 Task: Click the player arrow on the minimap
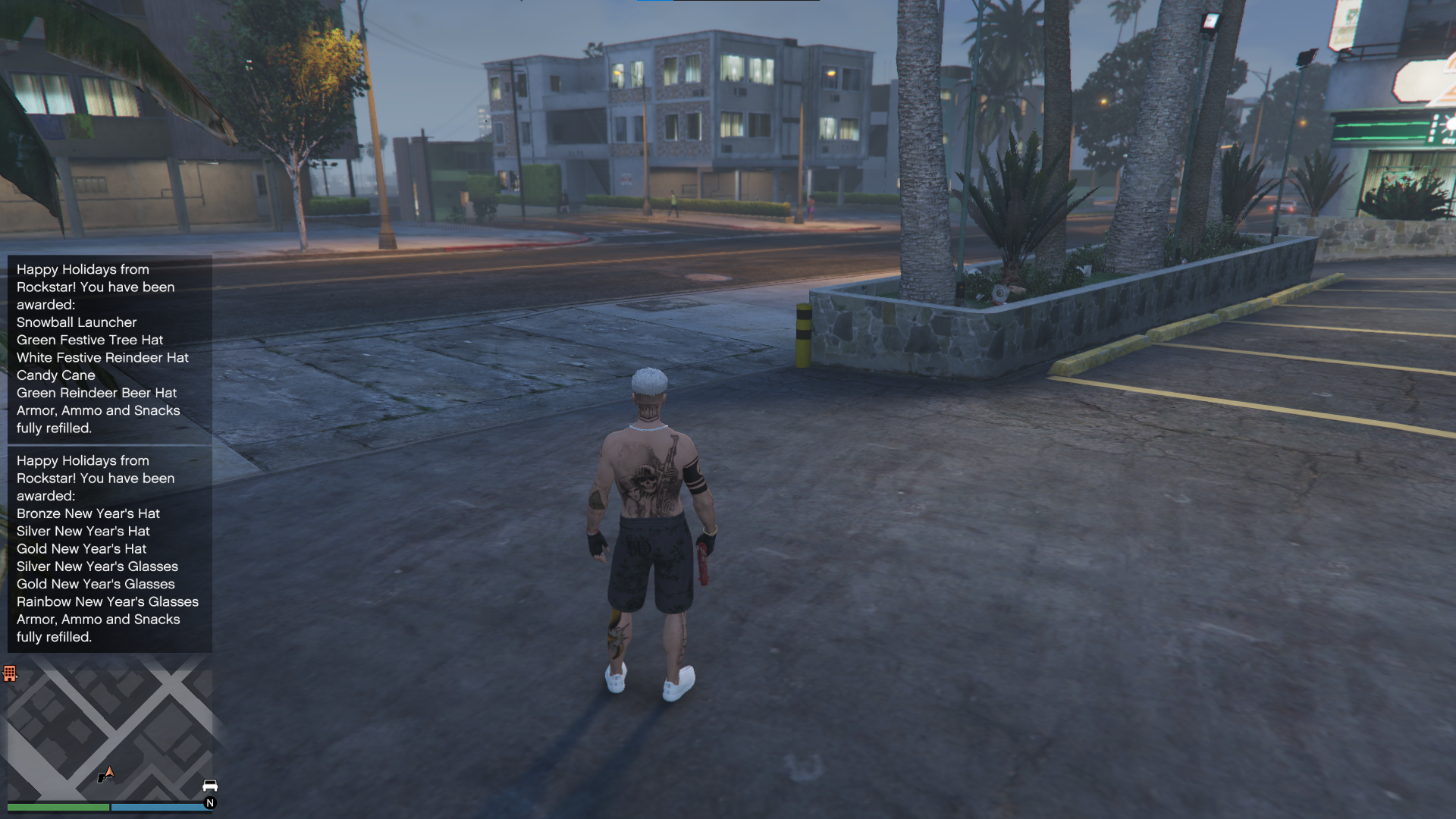tap(107, 773)
